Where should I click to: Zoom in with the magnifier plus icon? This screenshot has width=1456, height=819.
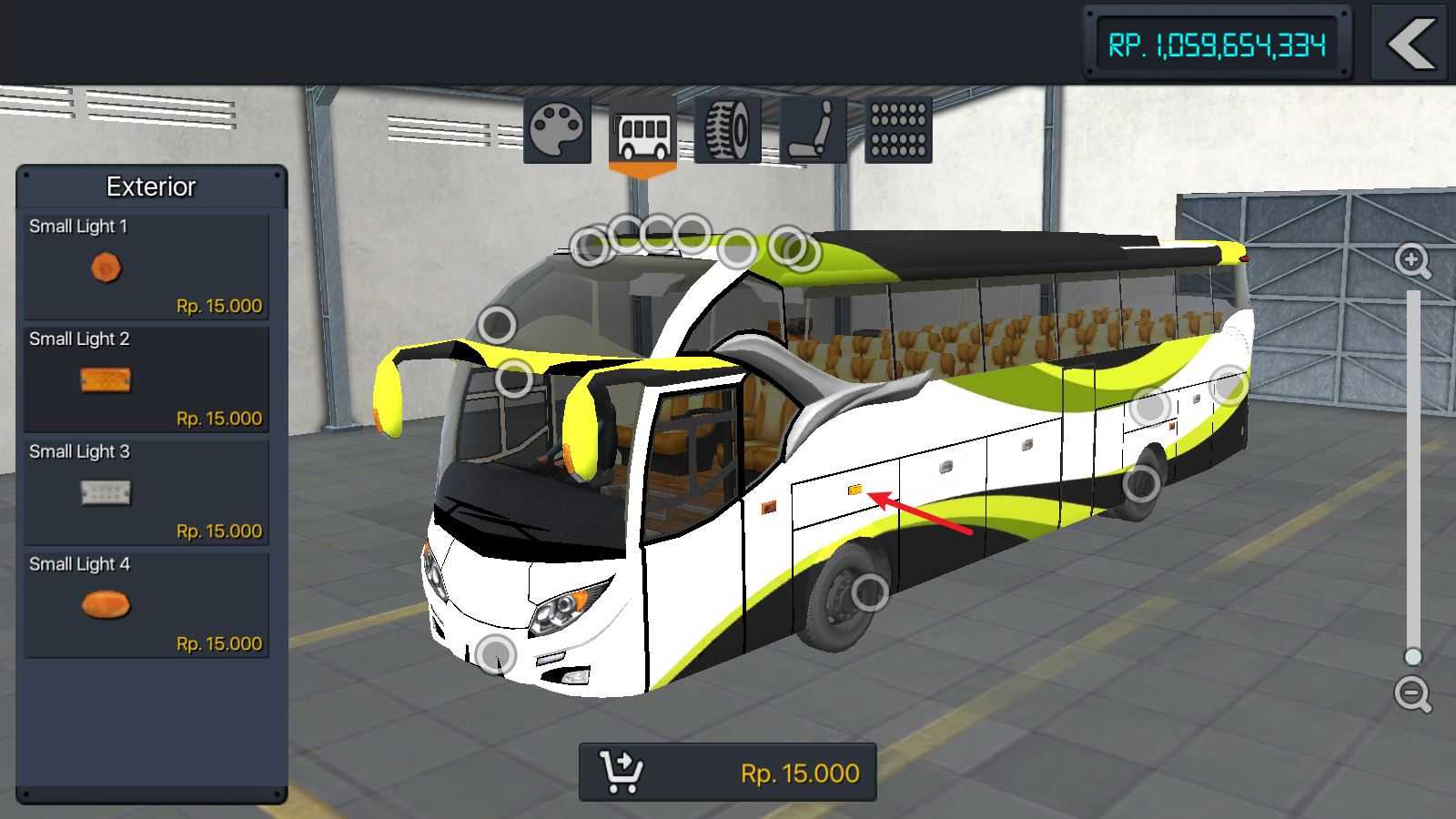(1412, 261)
